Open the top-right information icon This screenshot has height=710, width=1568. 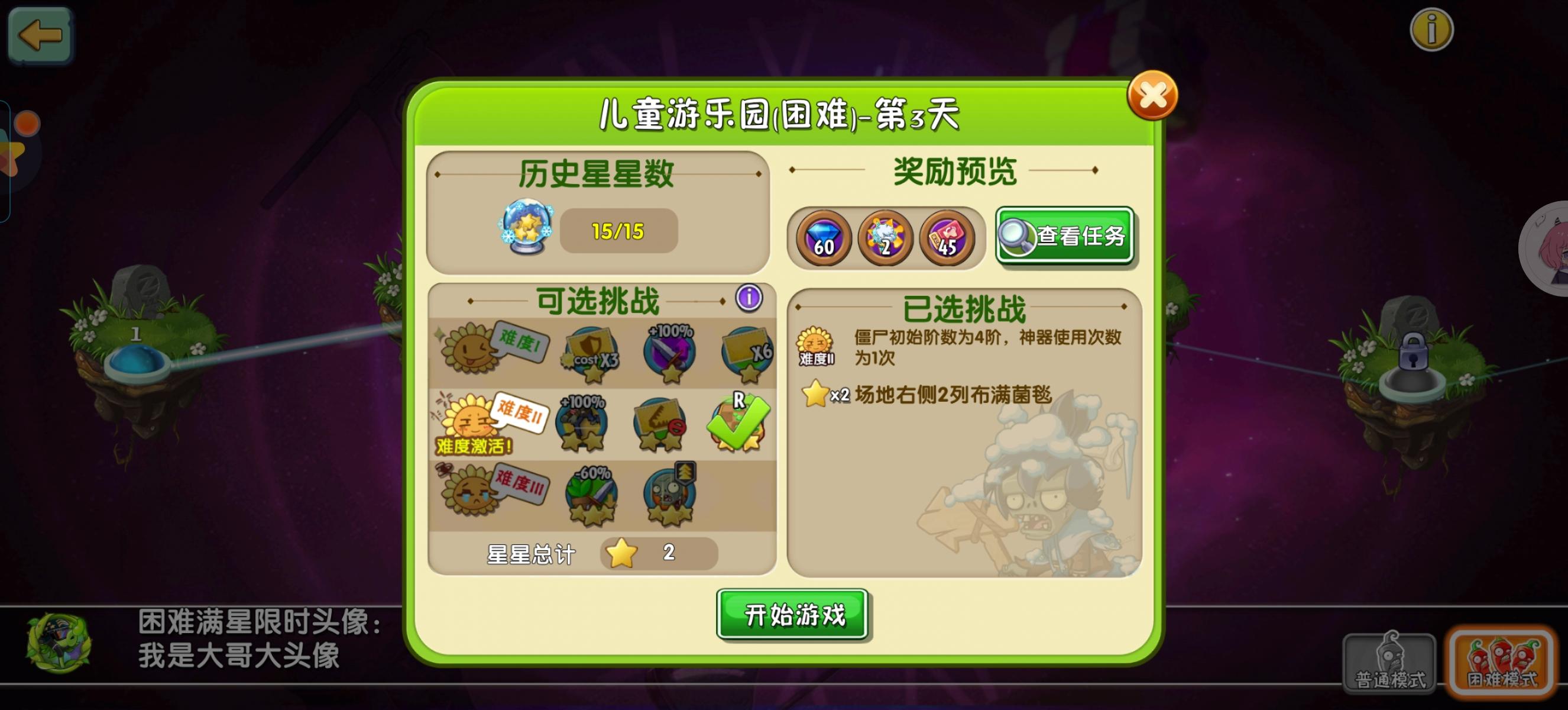coord(1433,28)
